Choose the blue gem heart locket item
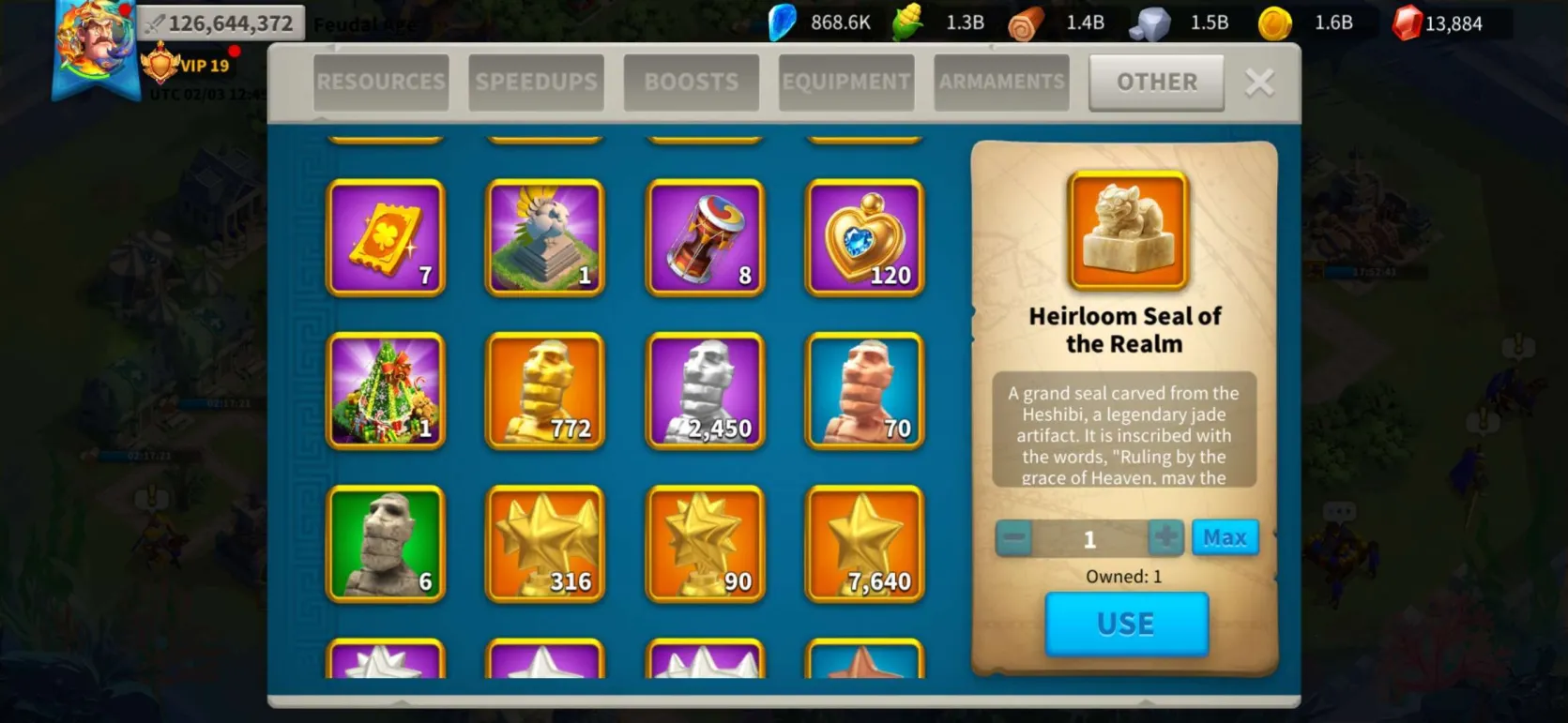Image resolution: width=1568 pixels, height=723 pixels. click(x=865, y=237)
